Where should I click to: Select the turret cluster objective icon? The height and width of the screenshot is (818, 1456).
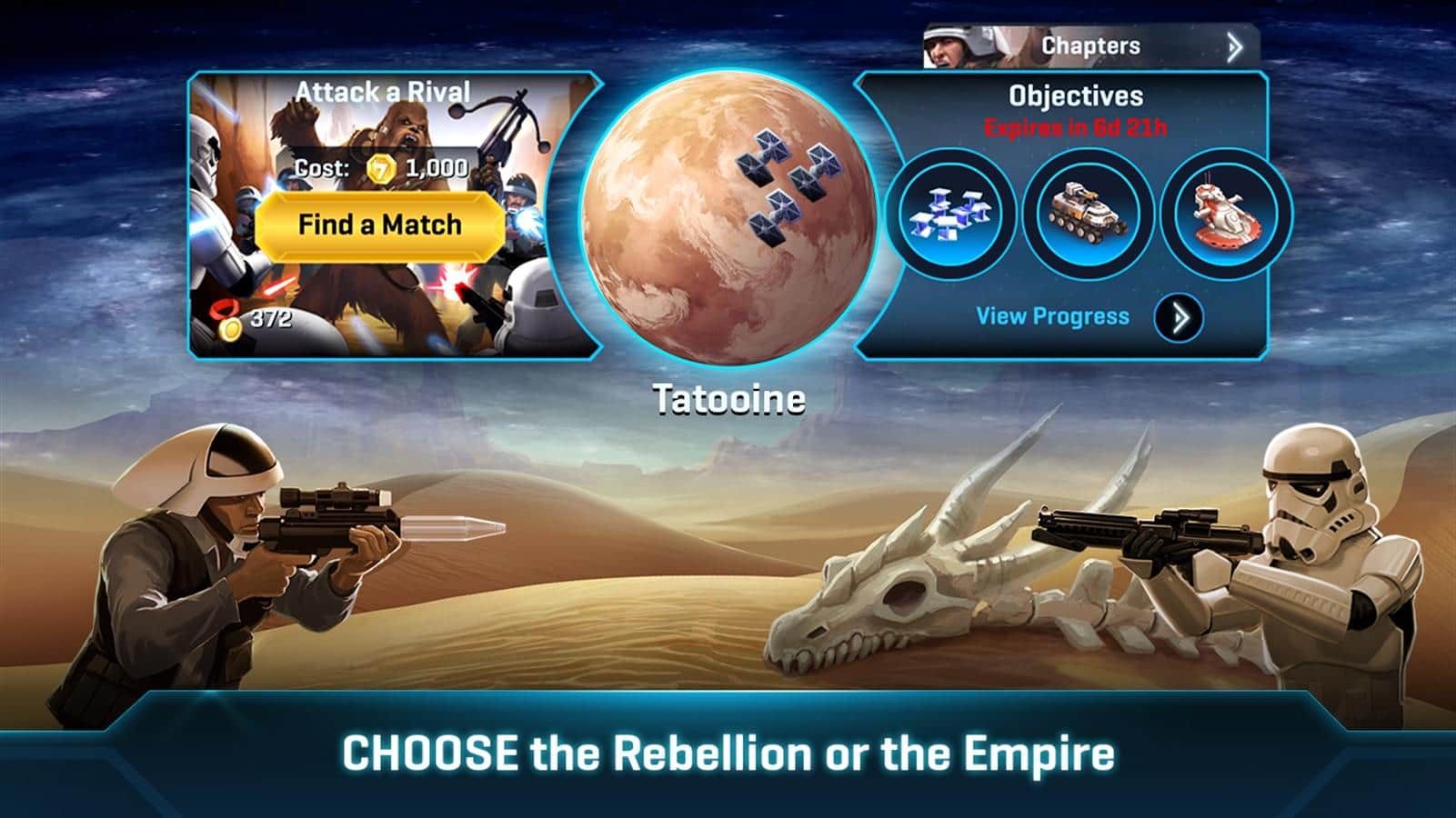coord(949,214)
